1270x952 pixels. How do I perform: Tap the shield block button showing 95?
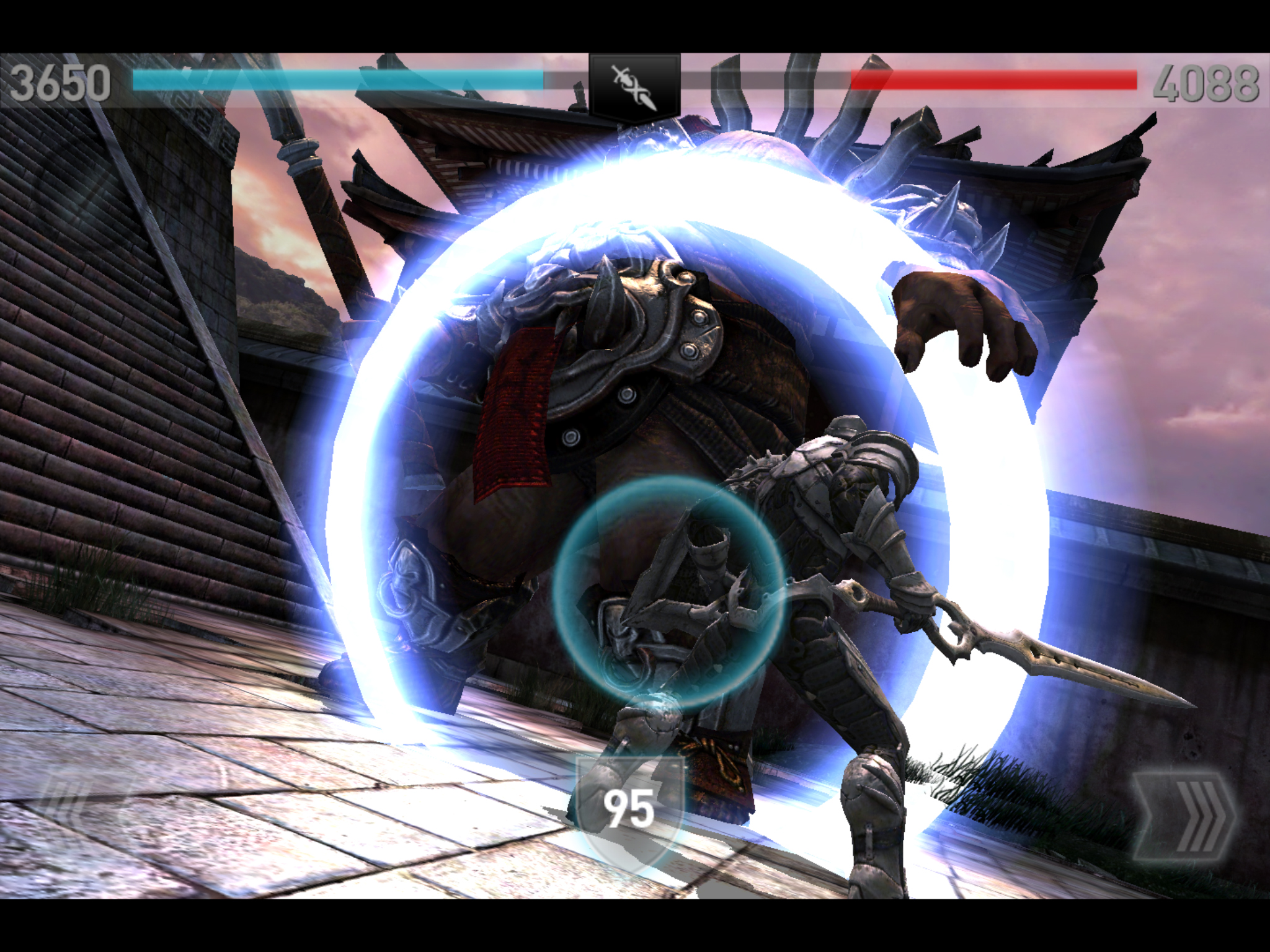pyautogui.click(x=630, y=809)
